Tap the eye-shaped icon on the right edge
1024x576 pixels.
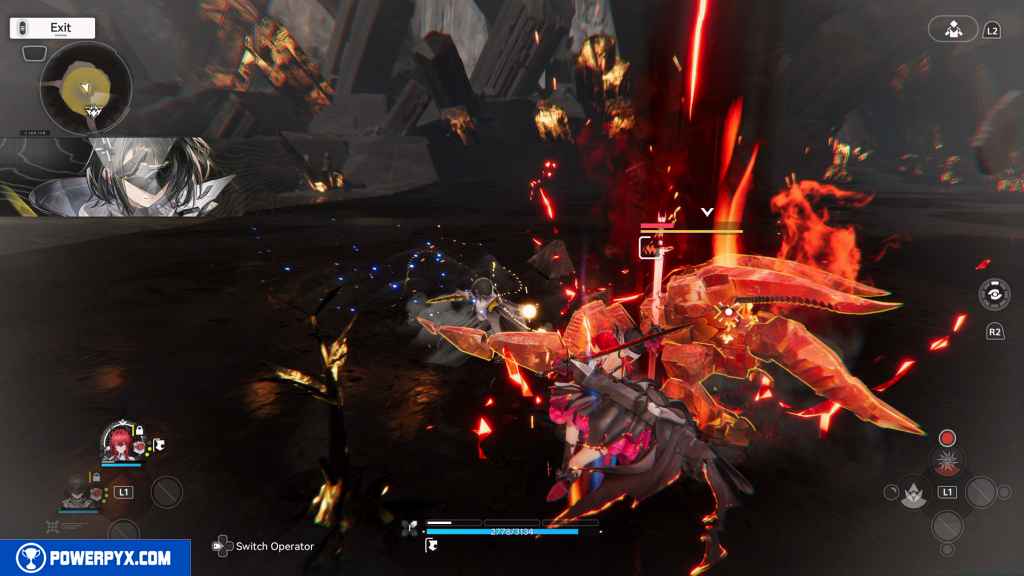[x=993, y=295]
